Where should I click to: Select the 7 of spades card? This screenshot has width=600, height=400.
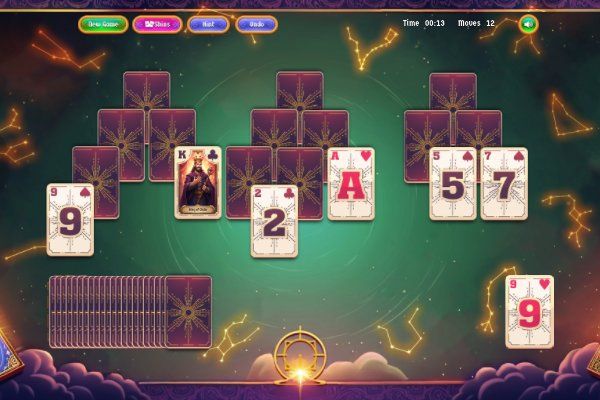click(504, 183)
